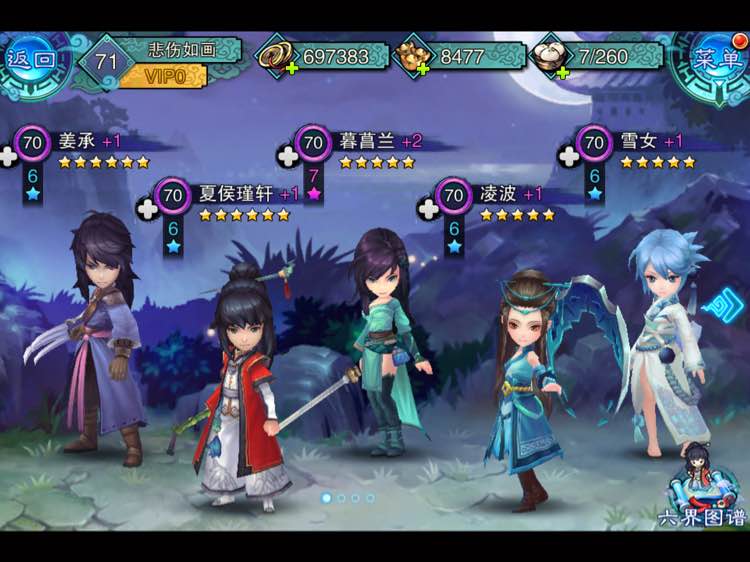Screen dimensions: 750x562
Task: Open player profile level 71 badge
Action: [106, 62]
